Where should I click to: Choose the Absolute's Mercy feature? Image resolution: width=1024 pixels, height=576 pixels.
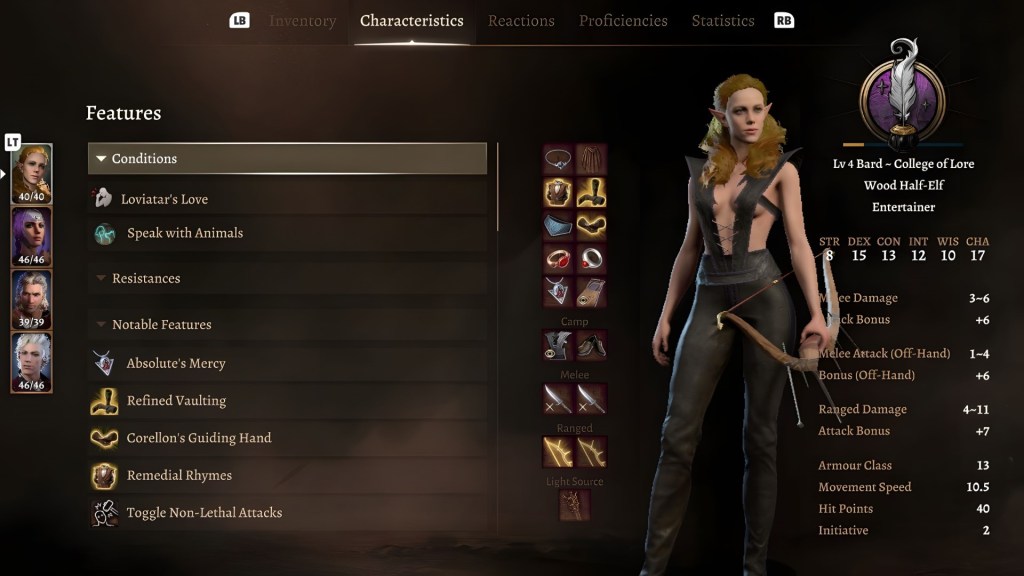pos(175,363)
